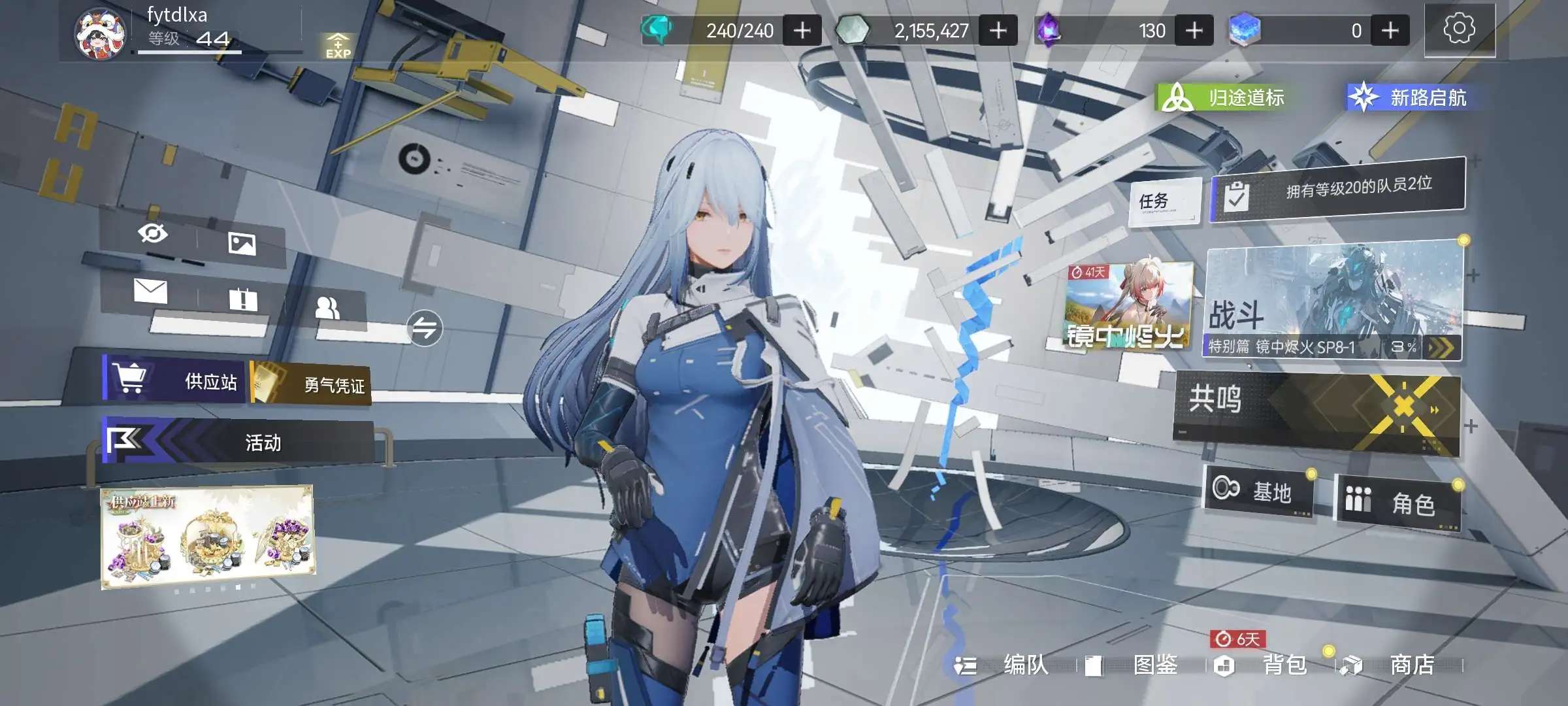Viewport: 1568px width, 706px height.
Task: Open the 角色 characters screen
Action: pos(1397,502)
